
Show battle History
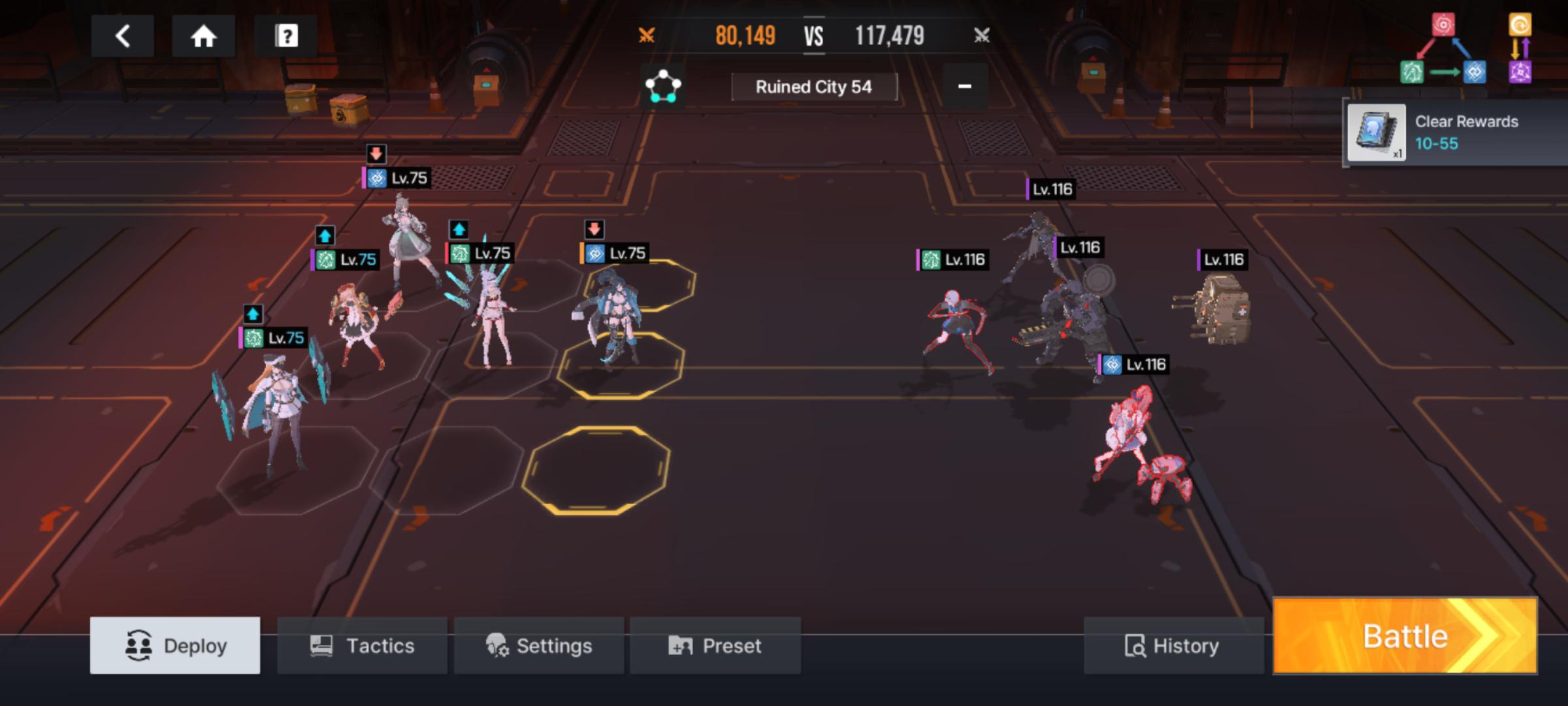point(1173,645)
